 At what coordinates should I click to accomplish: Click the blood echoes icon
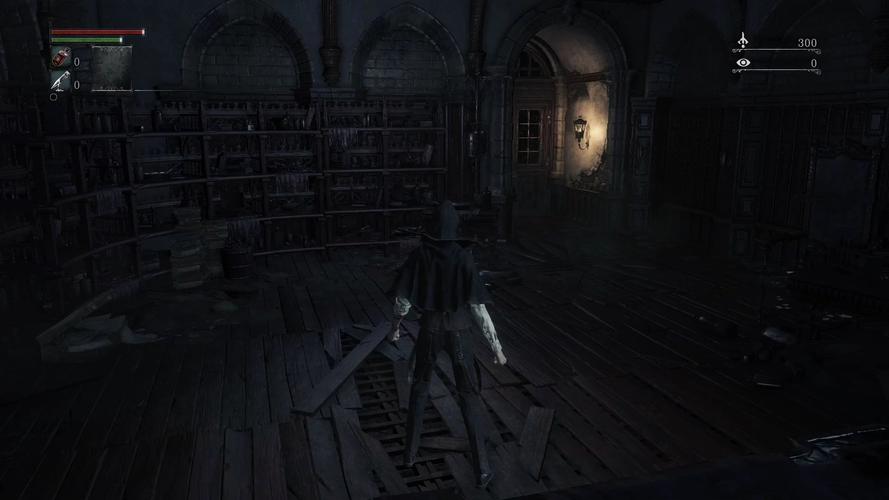click(x=742, y=41)
